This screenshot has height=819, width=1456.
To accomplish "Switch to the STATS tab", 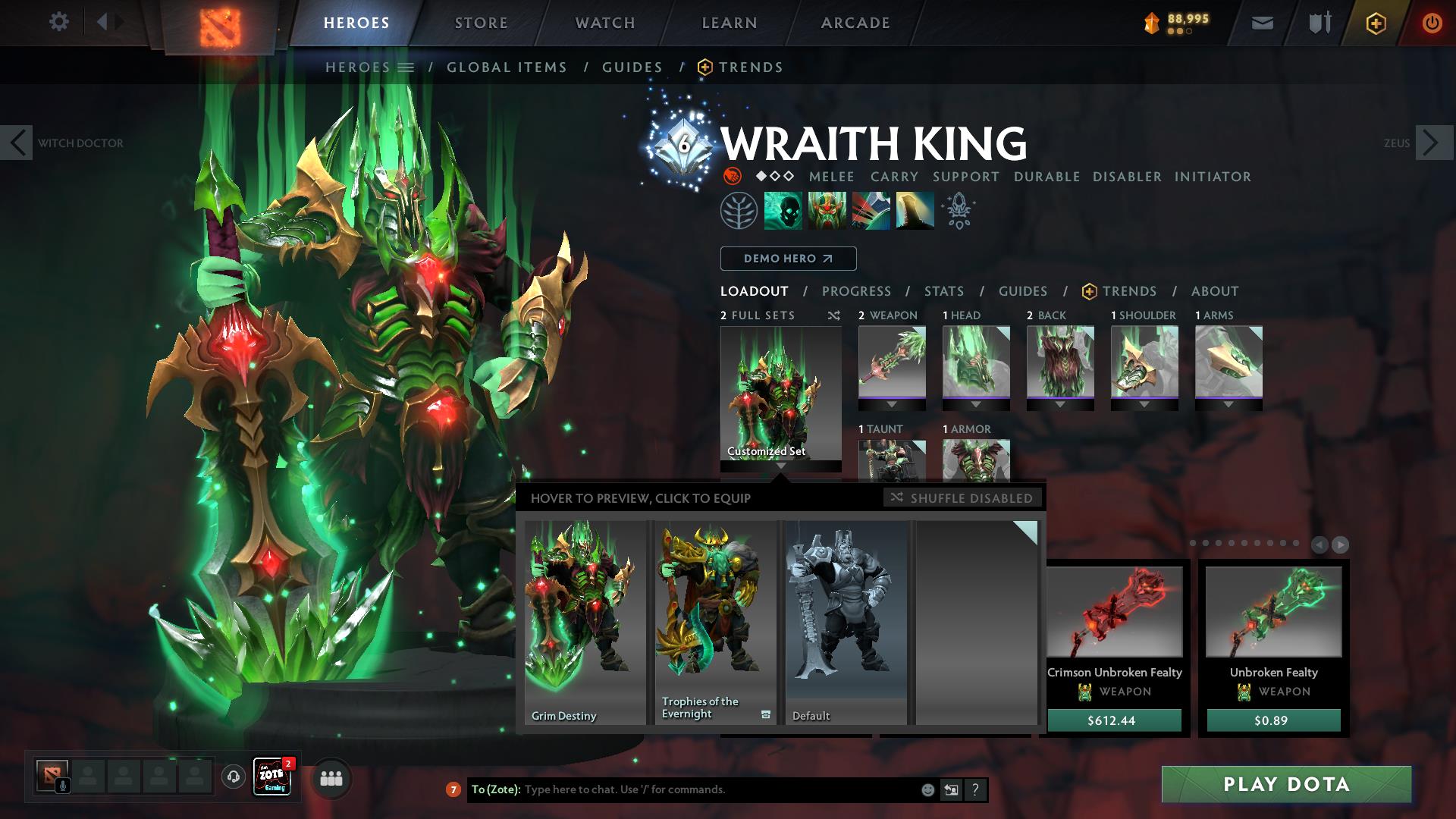I will (943, 291).
